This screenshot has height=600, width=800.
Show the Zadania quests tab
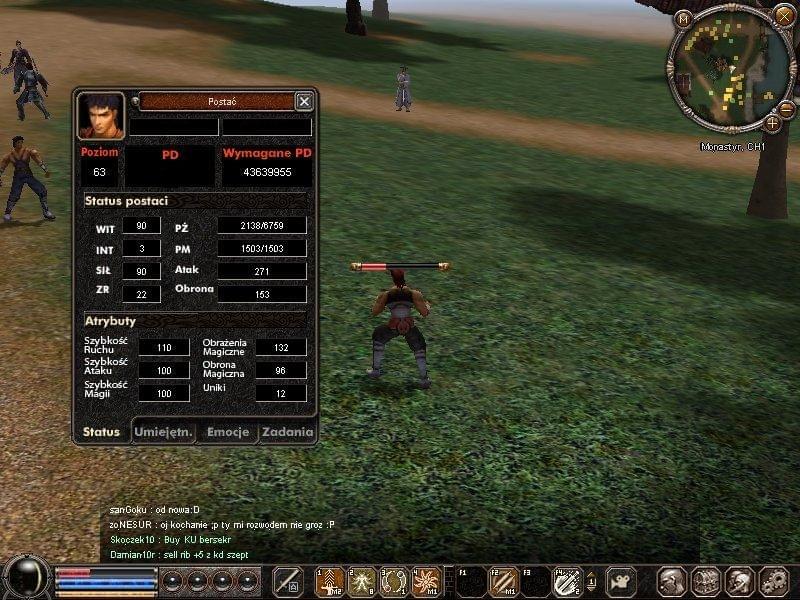tap(288, 432)
